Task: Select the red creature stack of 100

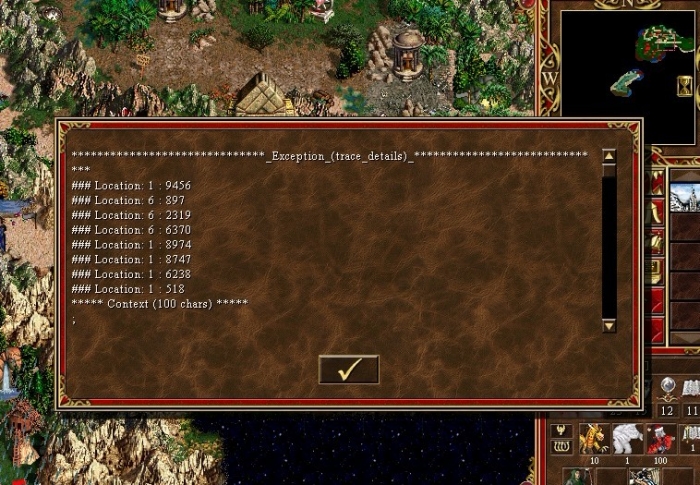Action: pyautogui.click(x=660, y=438)
